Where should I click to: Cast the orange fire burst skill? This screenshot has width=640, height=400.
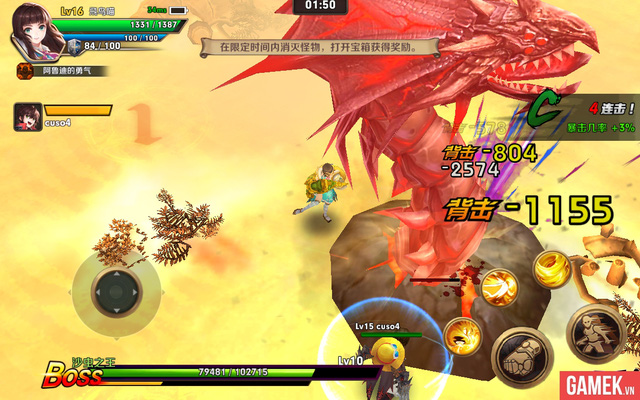(461, 335)
